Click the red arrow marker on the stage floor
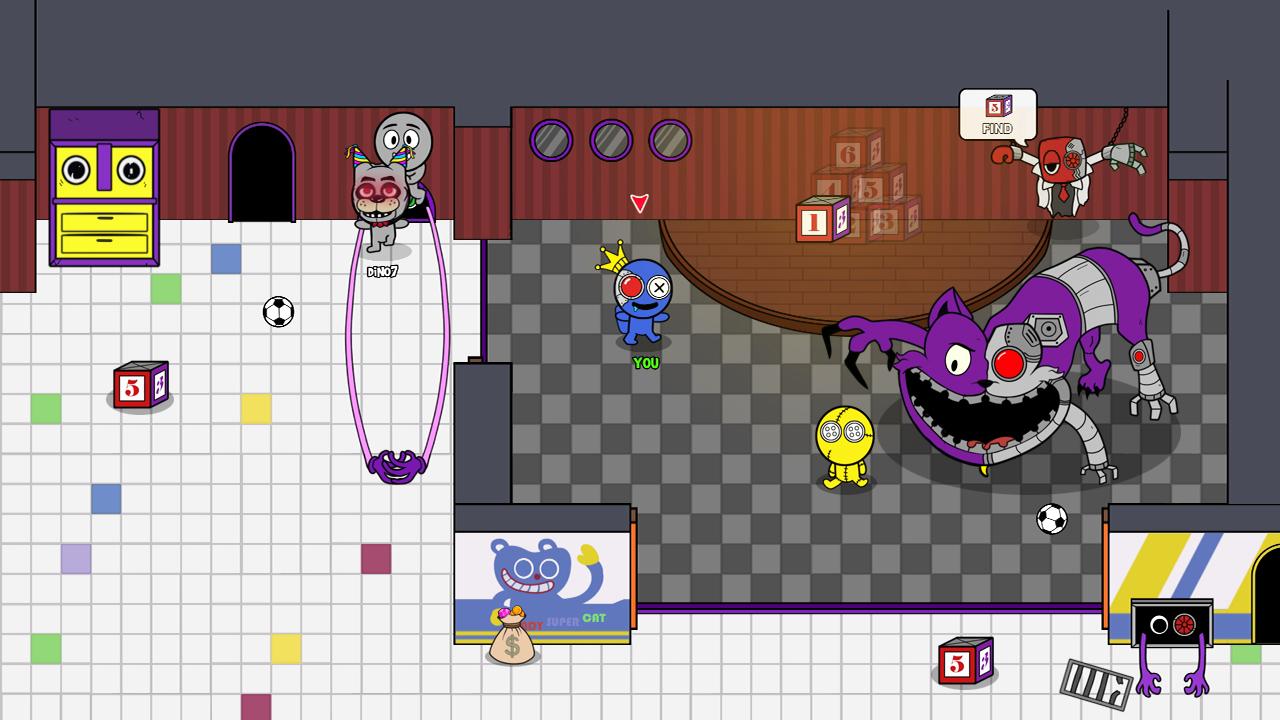 click(640, 203)
